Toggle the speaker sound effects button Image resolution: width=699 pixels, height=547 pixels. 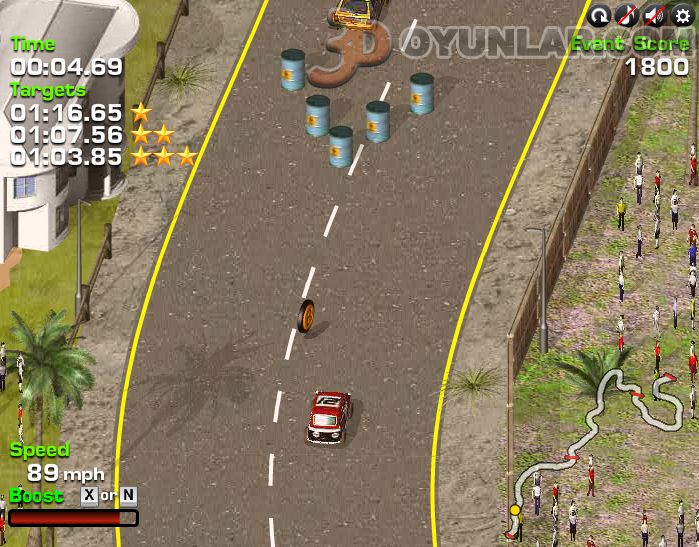[655, 15]
